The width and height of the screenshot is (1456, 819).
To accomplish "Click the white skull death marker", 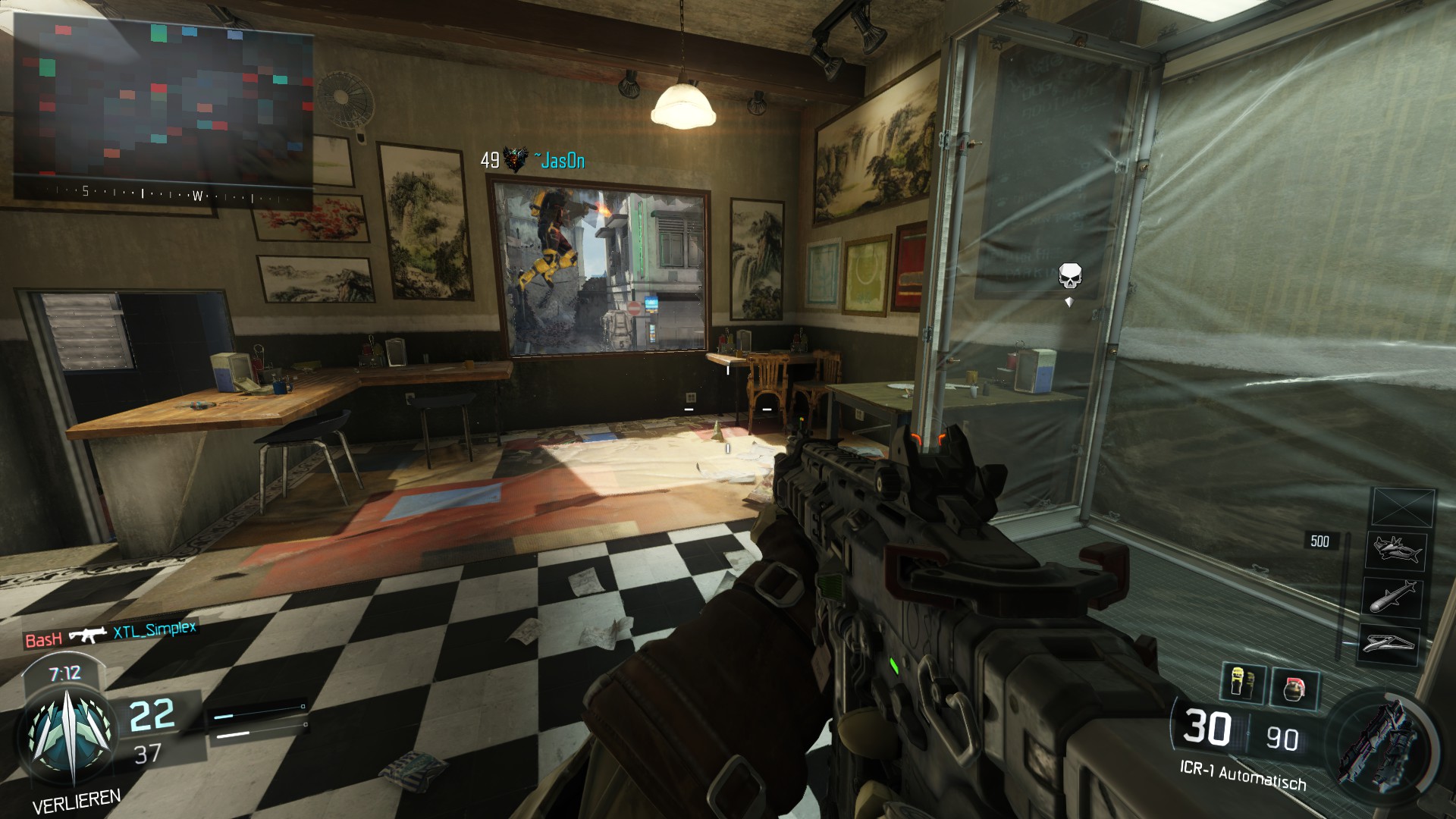I will [x=1070, y=276].
